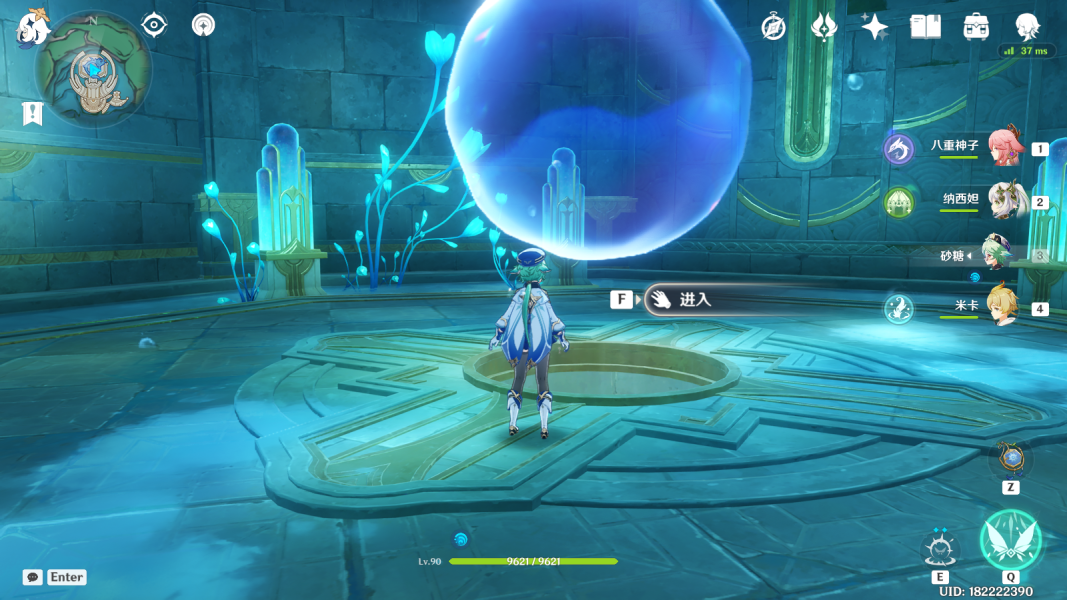Image resolution: width=1067 pixels, height=600 pixels.
Task: Open the chat box speech bubble
Action: pyautogui.click(x=33, y=577)
